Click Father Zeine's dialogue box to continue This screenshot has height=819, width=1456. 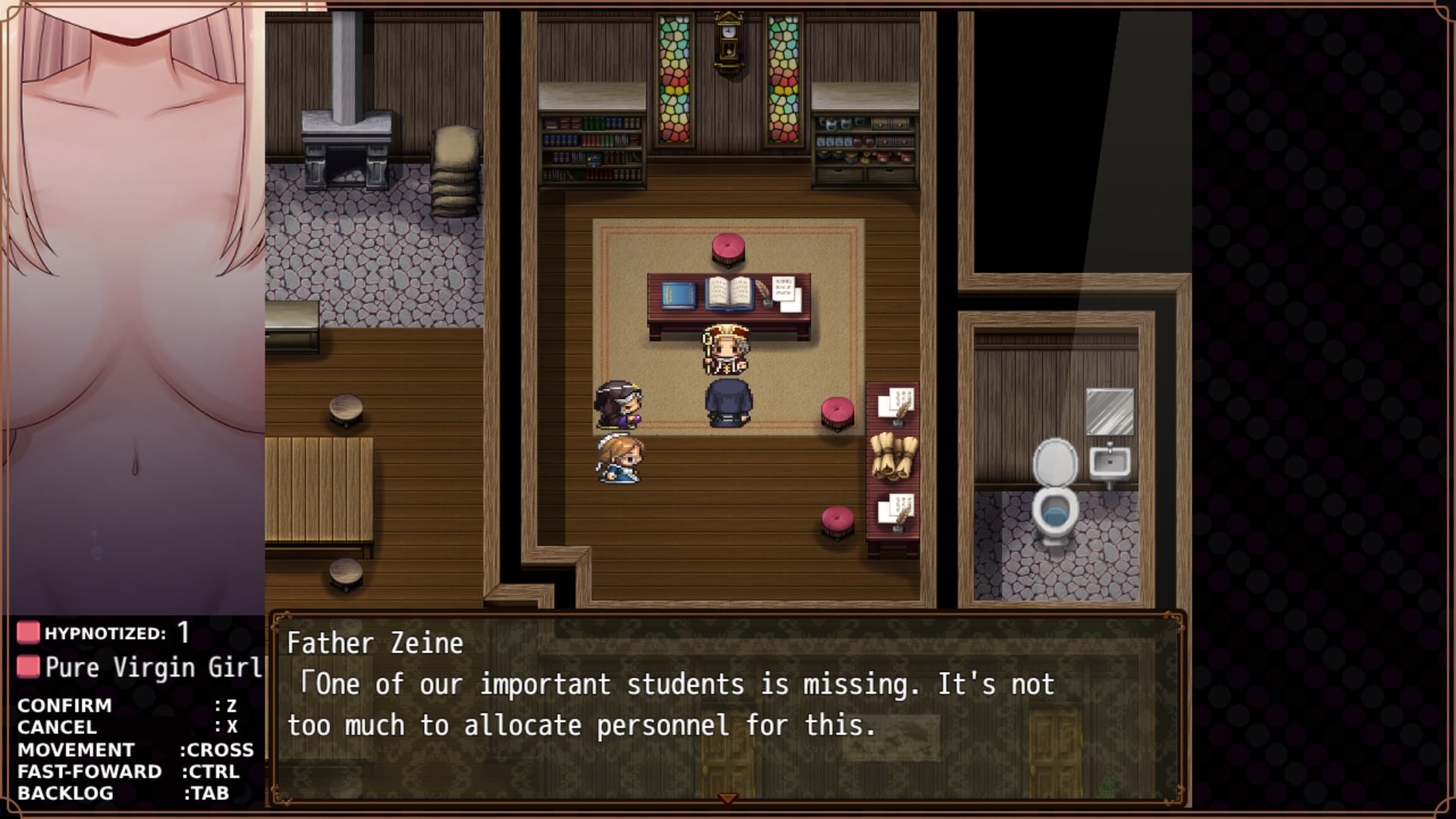point(726,705)
